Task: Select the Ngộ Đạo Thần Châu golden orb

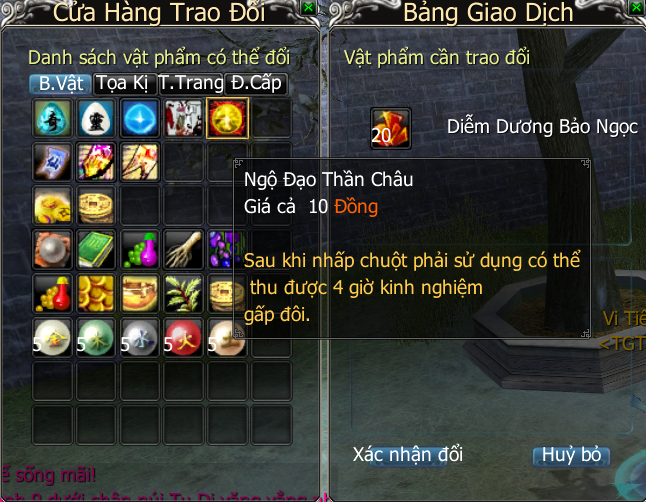Action: tap(225, 118)
